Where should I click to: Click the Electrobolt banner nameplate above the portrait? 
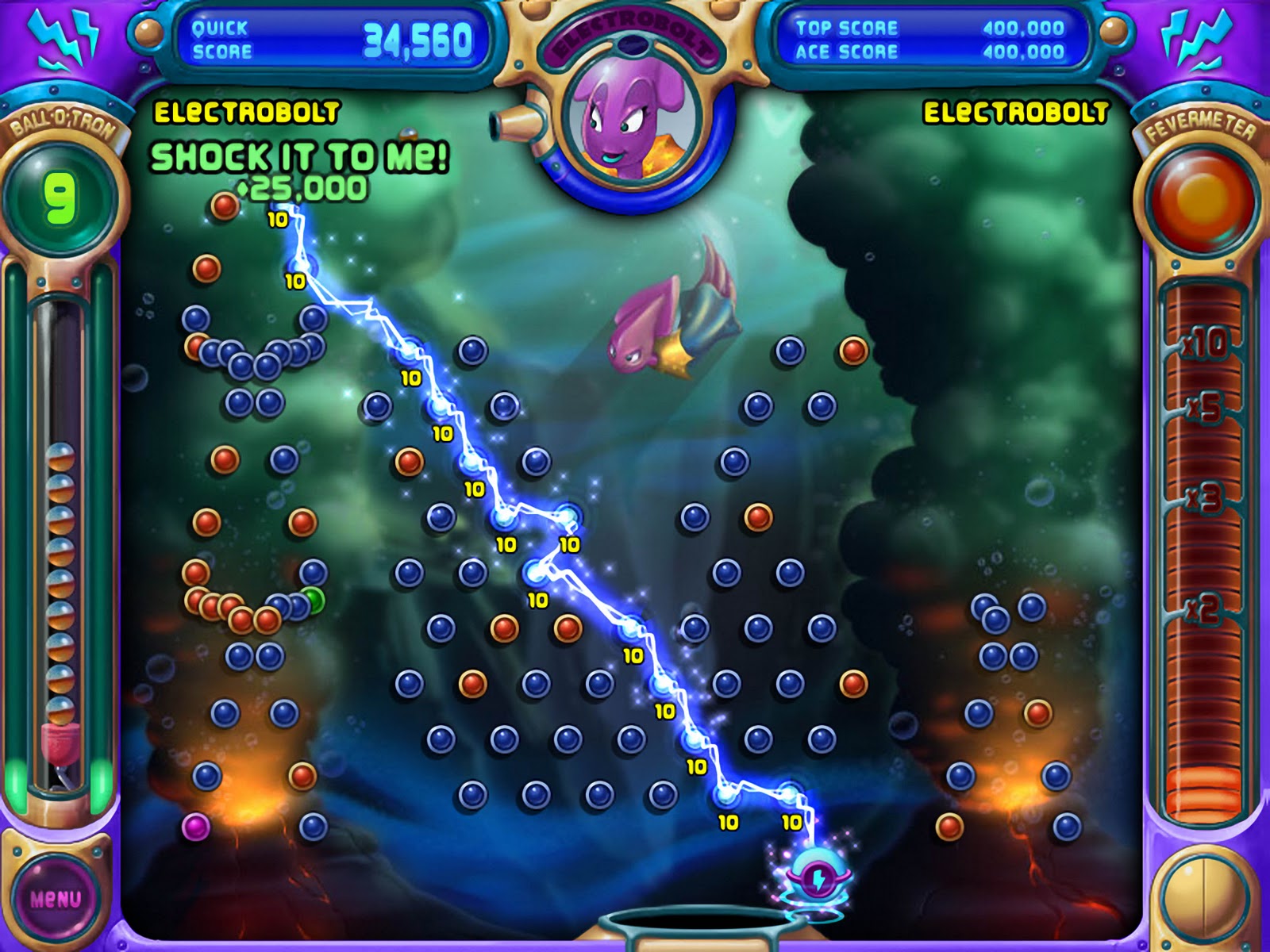635,33
